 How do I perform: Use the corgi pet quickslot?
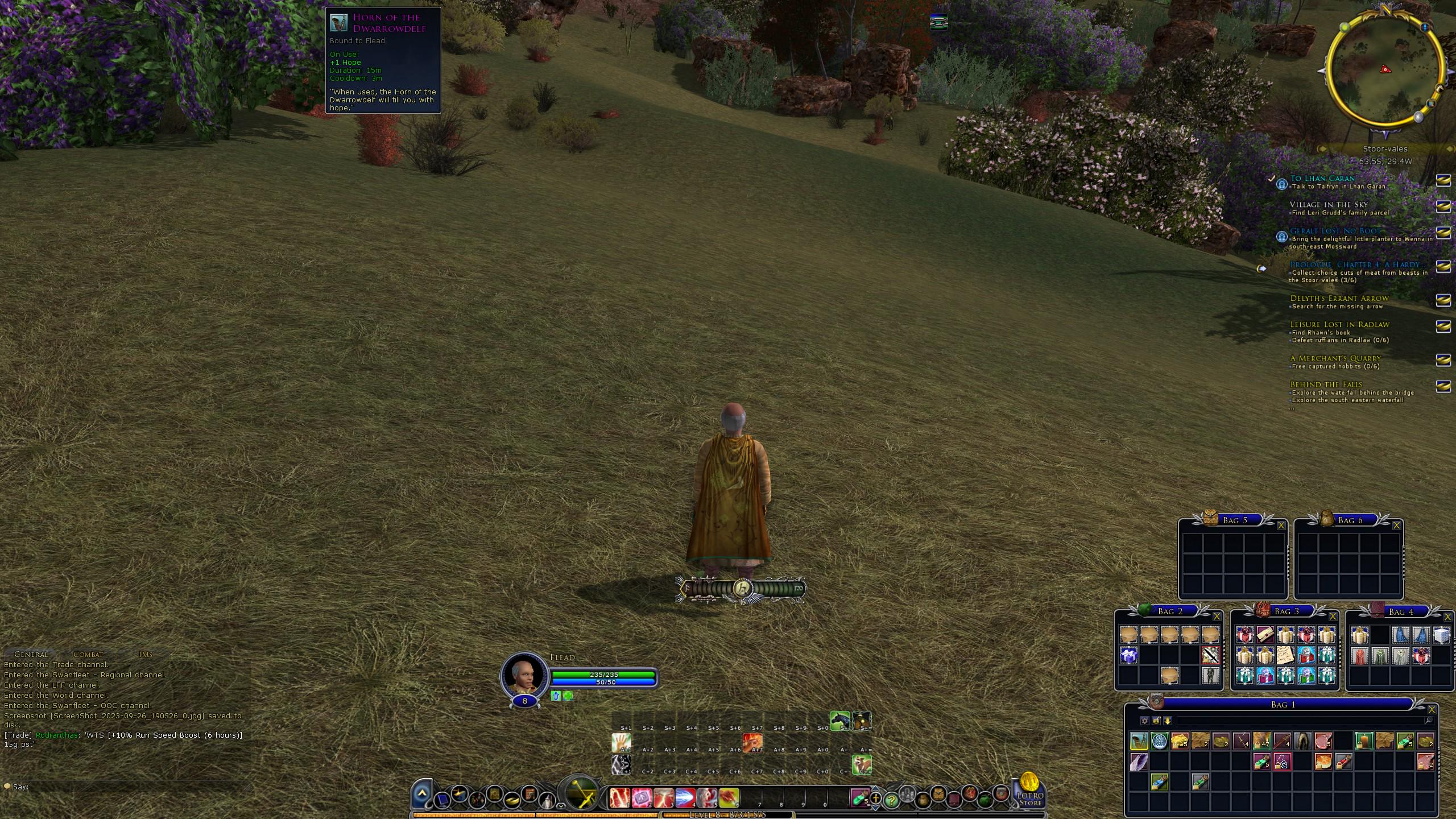tap(861, 764)
